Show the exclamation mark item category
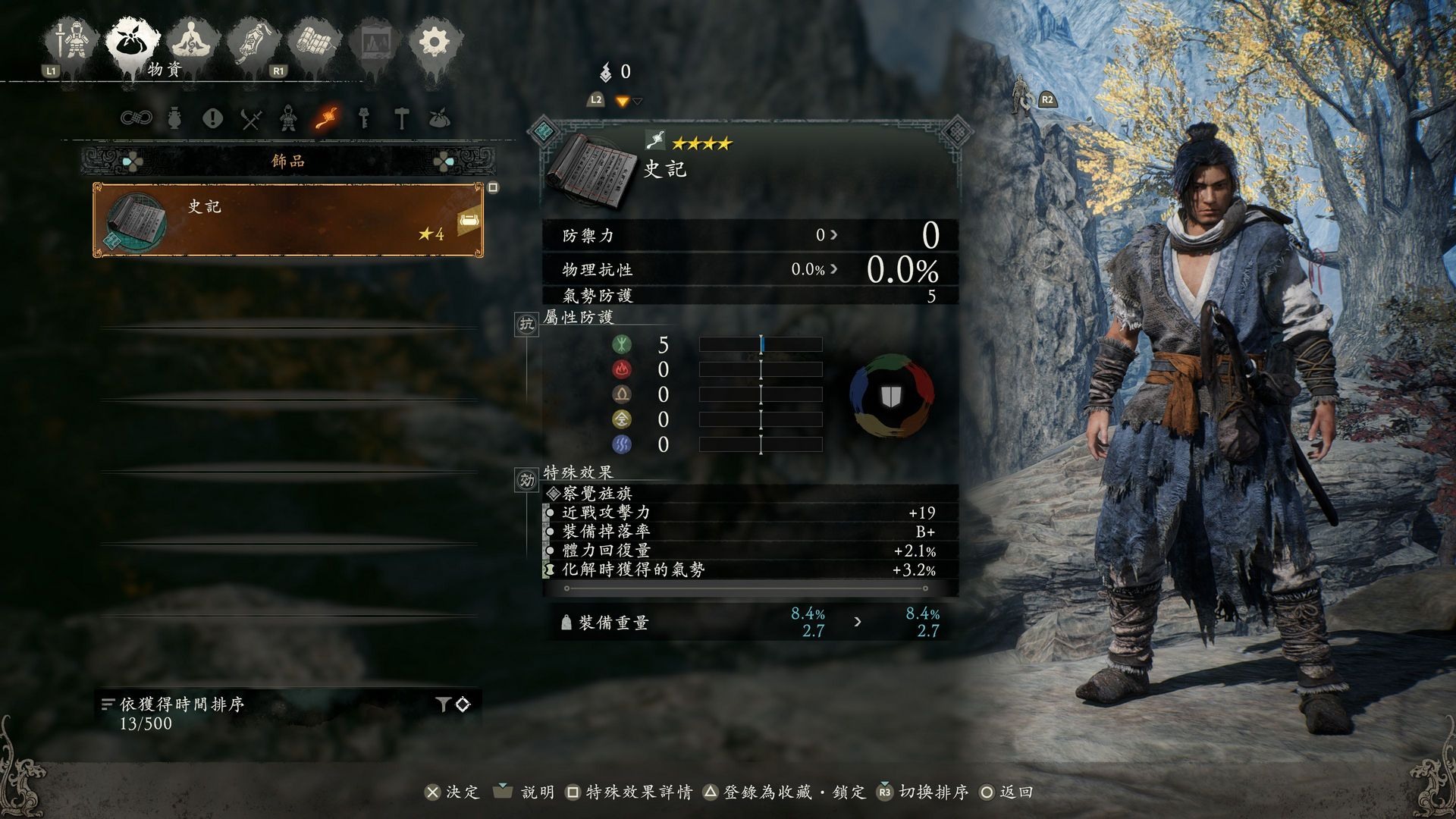This screenshot has width=1456, height=819. click(212, 118)
